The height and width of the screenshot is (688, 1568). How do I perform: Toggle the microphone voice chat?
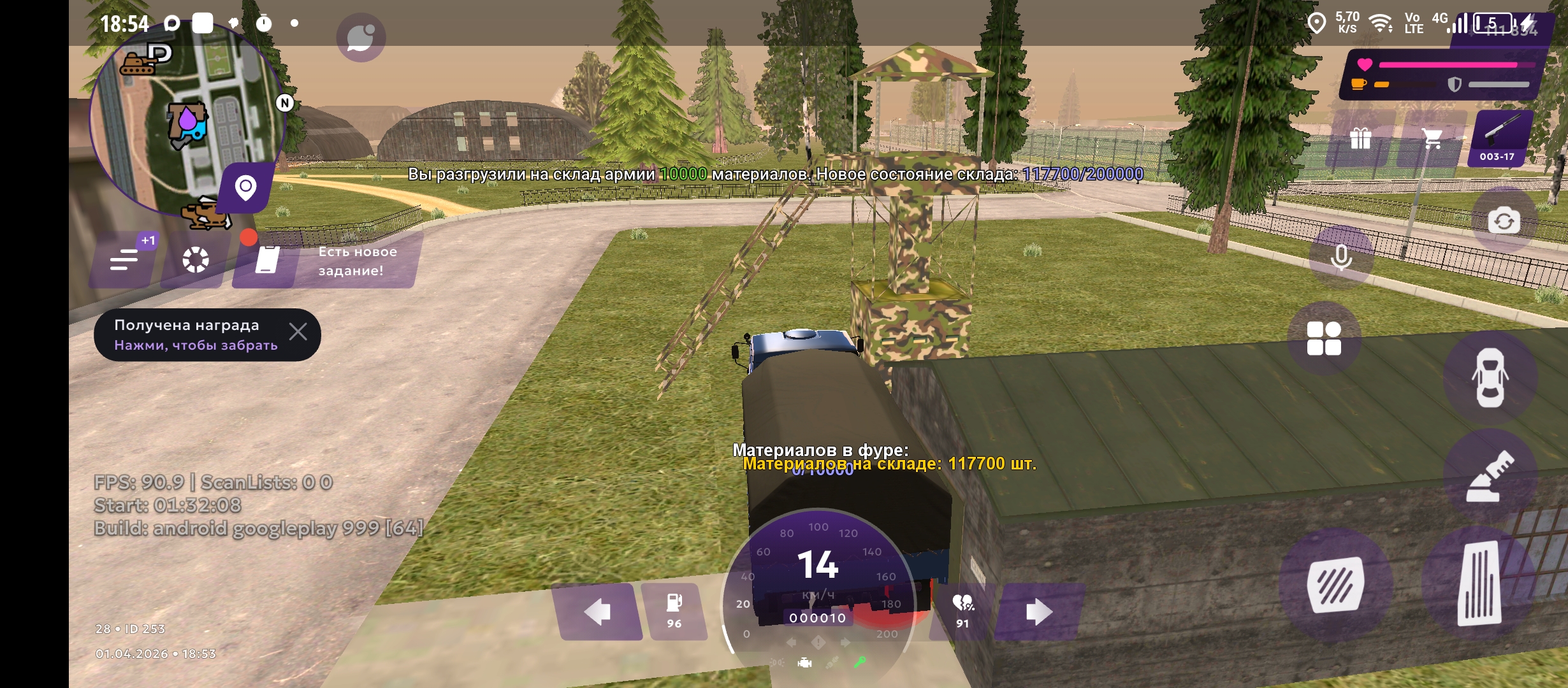(x=1341, y=257)
